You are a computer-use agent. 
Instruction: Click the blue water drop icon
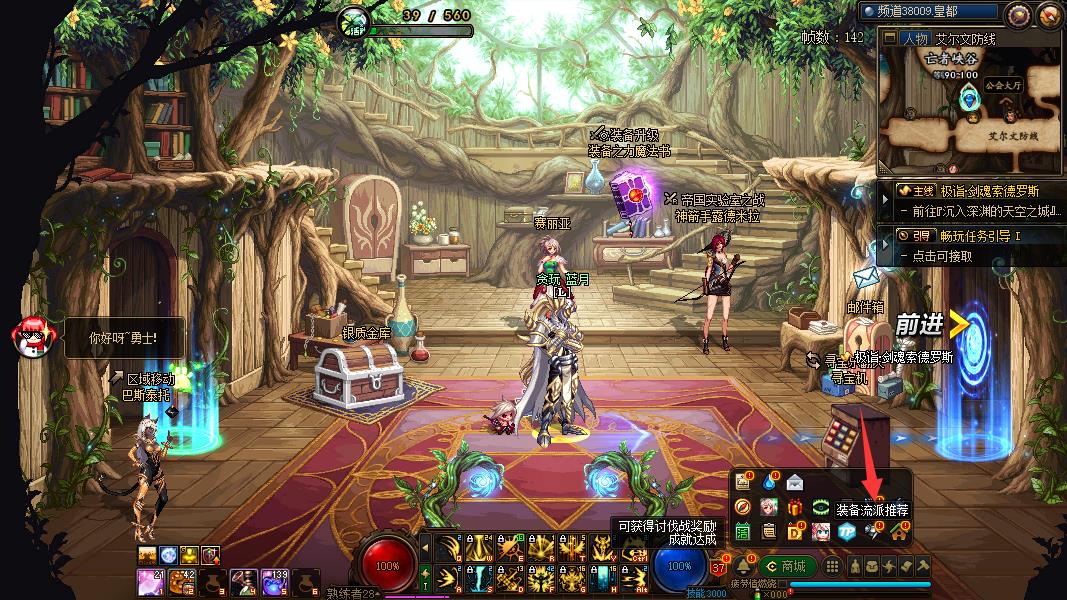pyautogui.click(x=768, y=482)
